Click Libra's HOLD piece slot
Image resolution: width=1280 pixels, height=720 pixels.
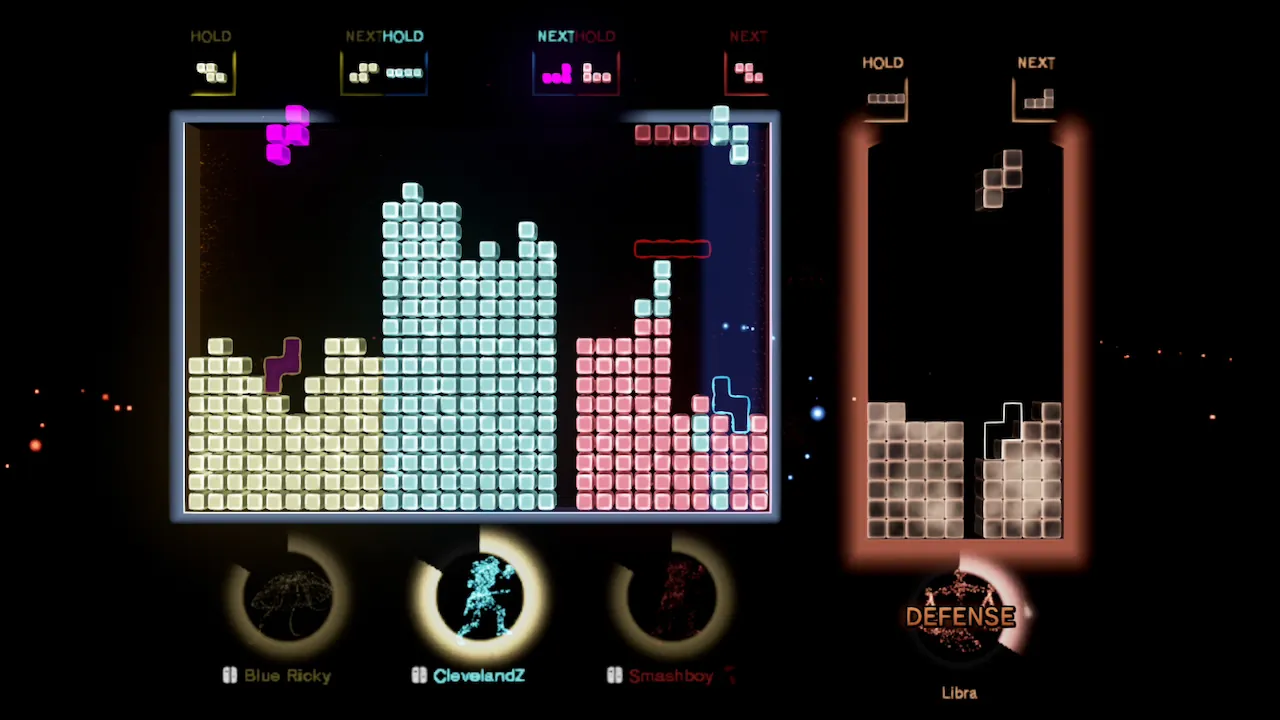[885, 96]
